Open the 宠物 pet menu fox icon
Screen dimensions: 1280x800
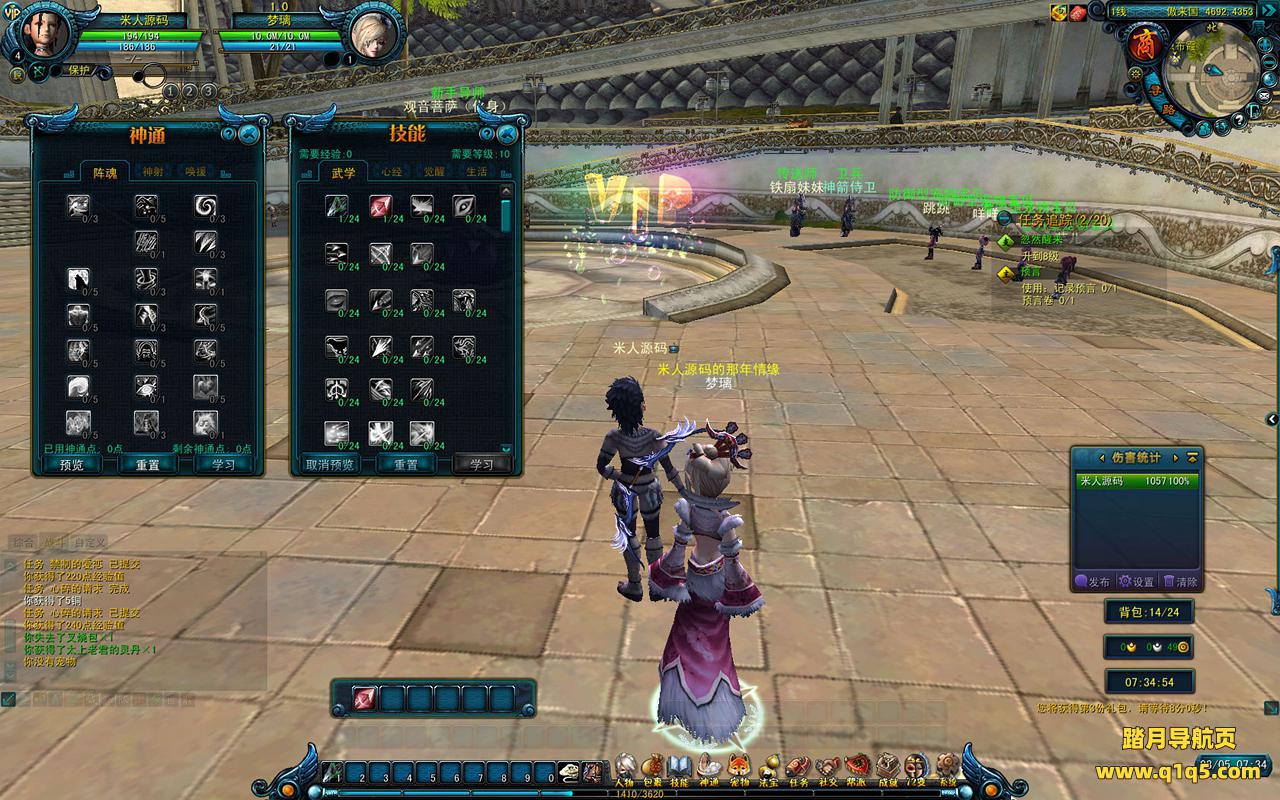[x=739, y=768]
